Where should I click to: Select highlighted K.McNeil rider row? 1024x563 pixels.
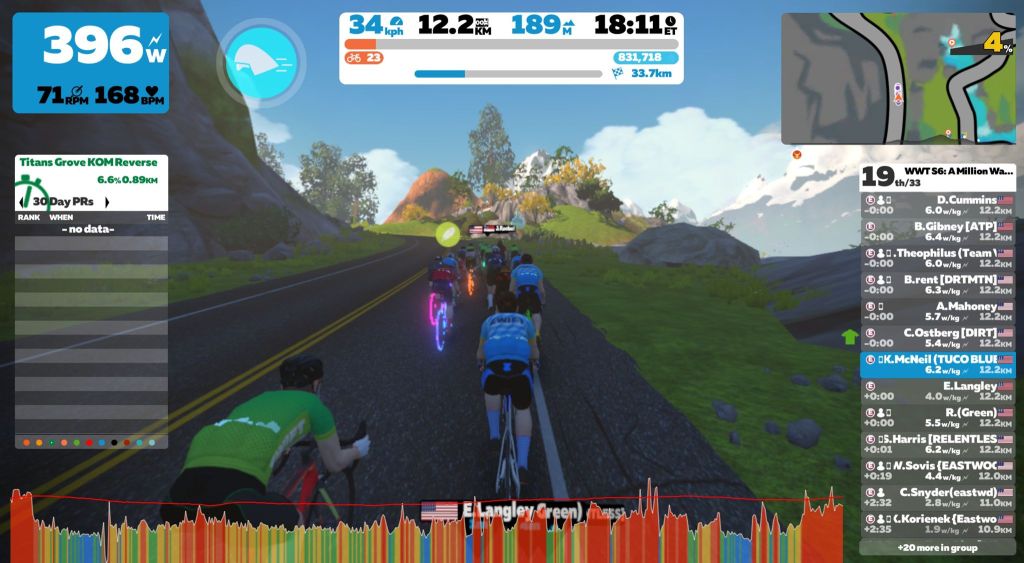click(938, 364)
